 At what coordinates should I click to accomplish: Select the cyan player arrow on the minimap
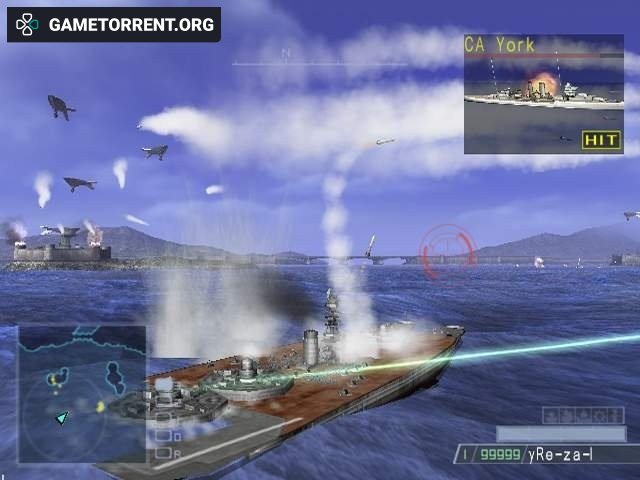62,417
